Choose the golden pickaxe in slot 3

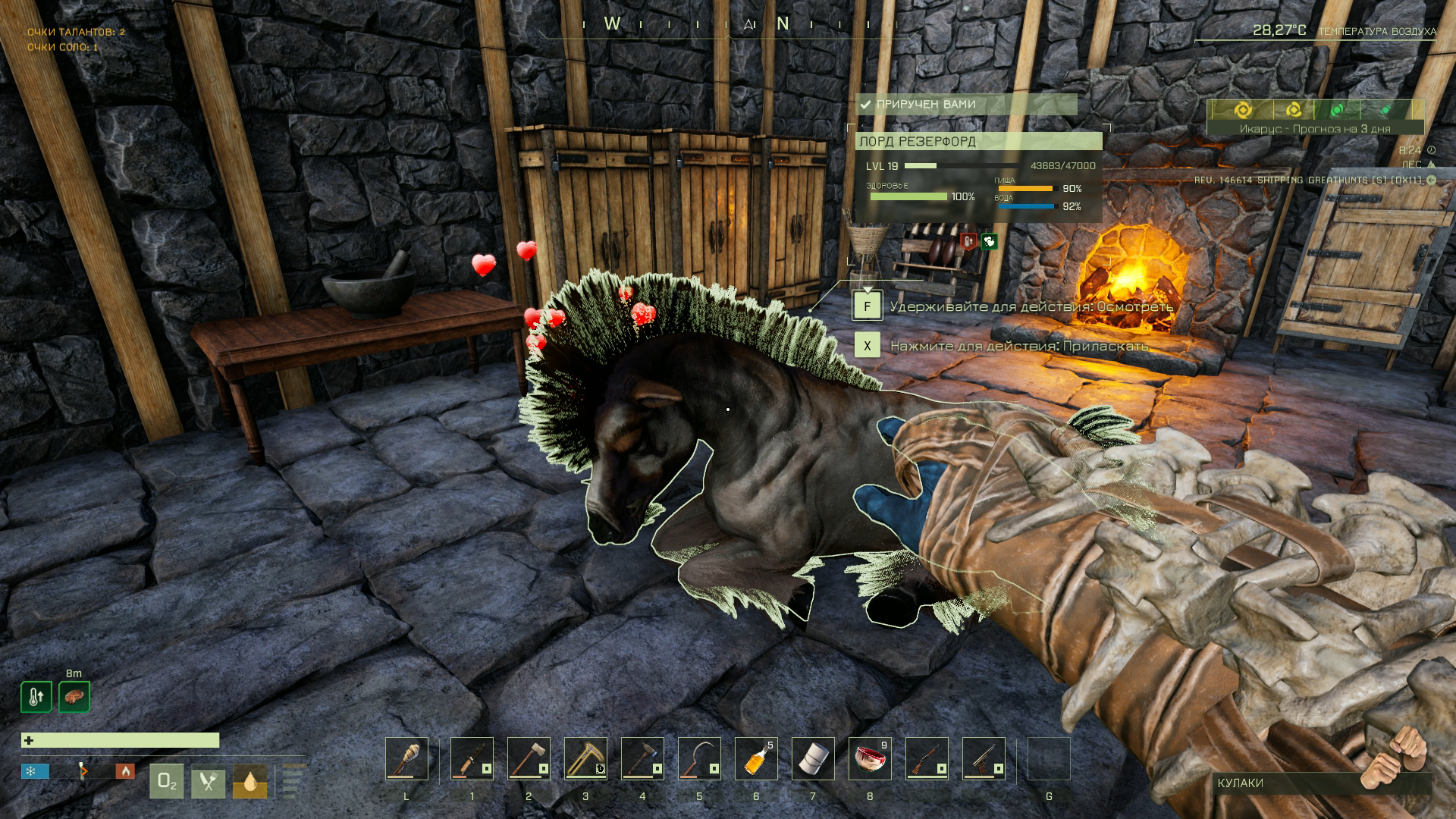pyautogui.click(x=585, y=758)
